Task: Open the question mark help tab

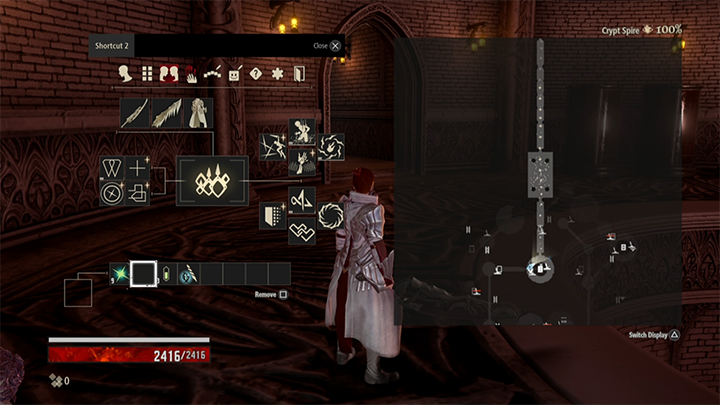Action: point(255,73)
